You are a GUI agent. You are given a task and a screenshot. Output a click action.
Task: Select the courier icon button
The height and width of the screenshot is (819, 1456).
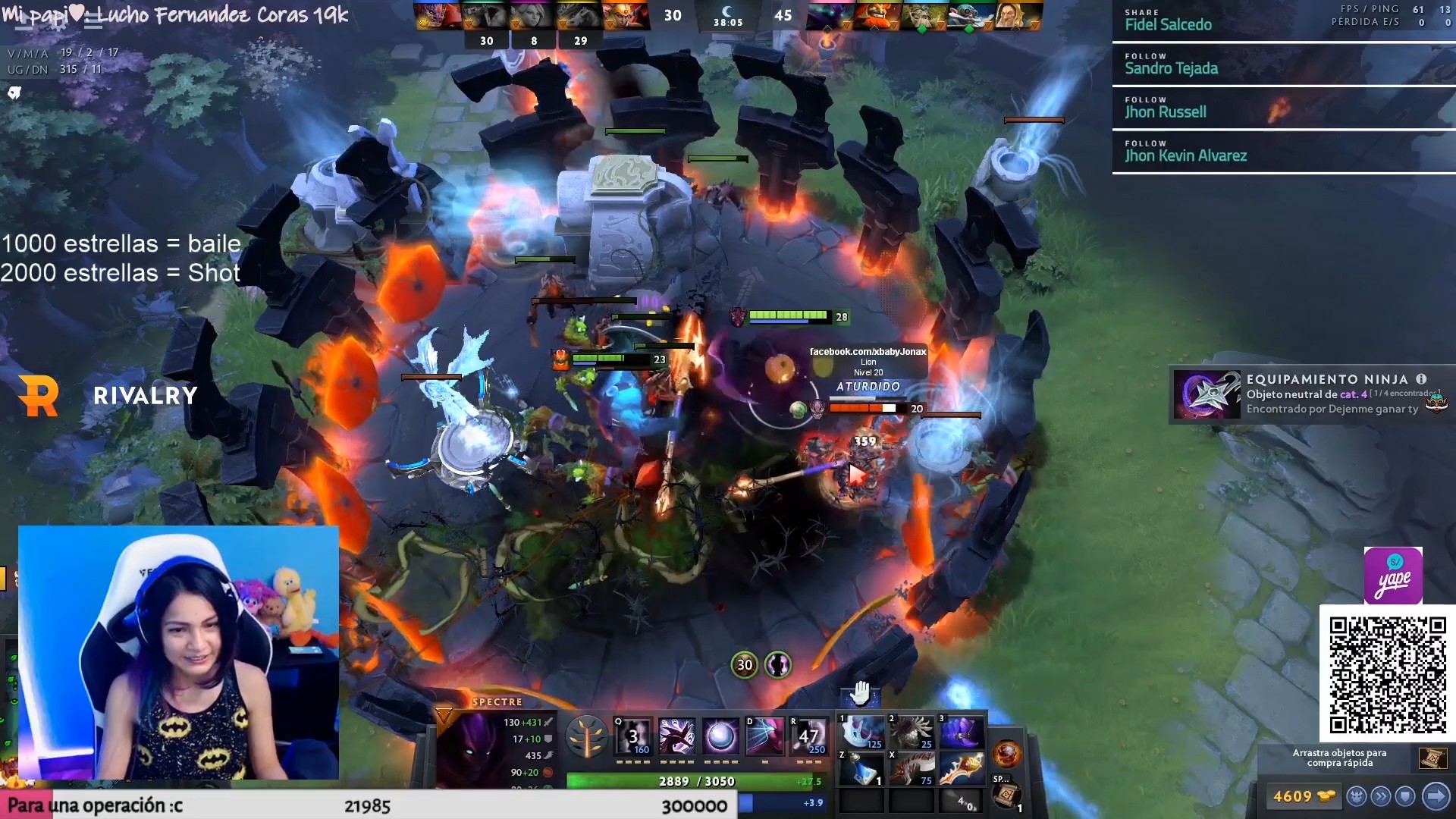1357,796
